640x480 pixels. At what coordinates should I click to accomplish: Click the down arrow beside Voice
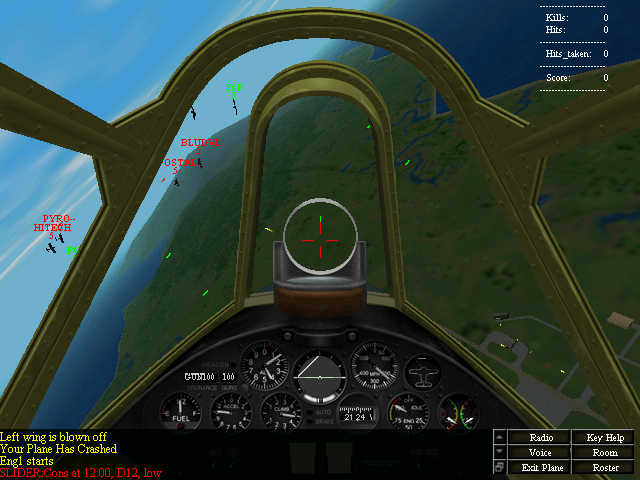500,453
